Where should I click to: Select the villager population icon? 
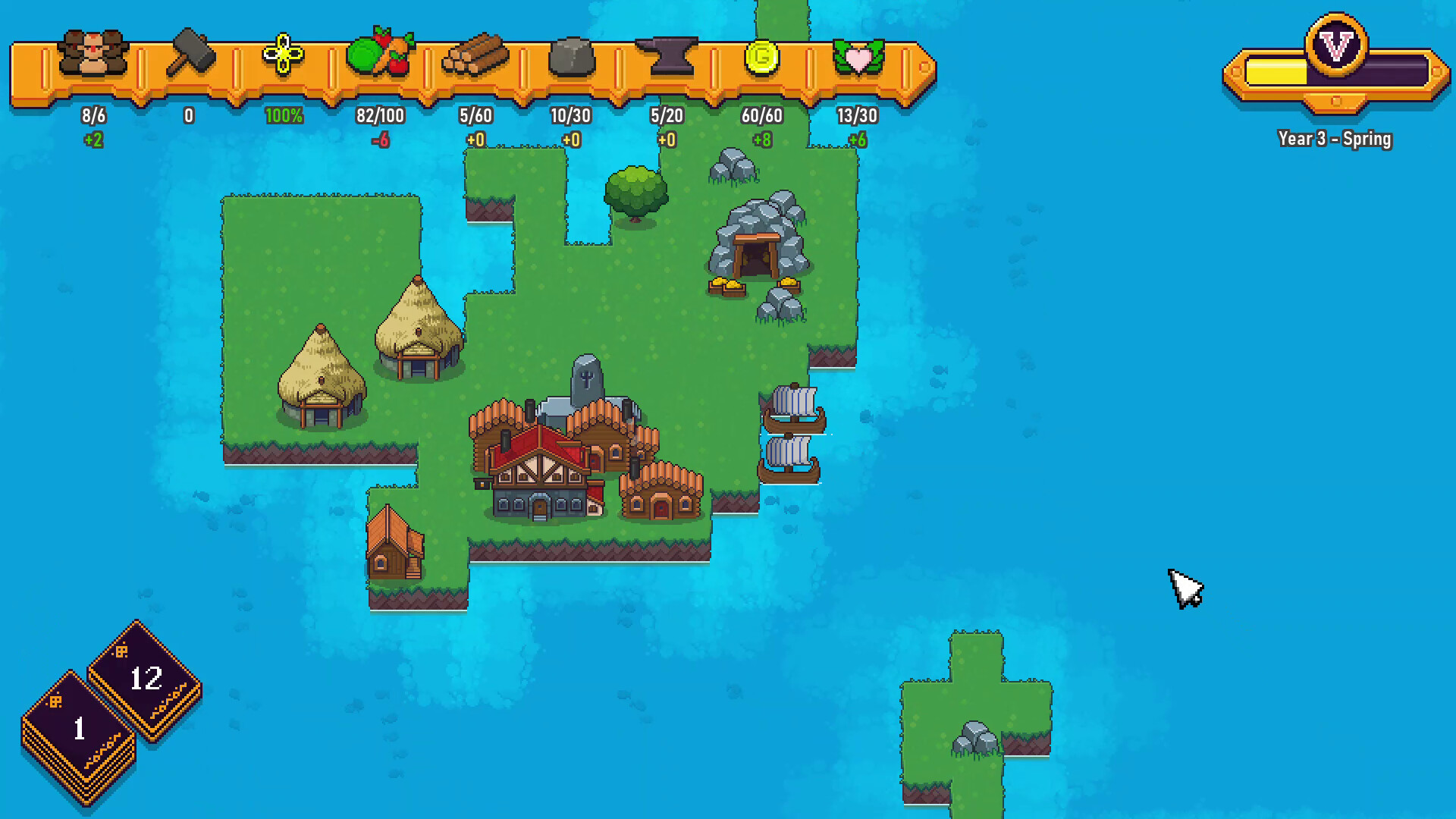(93, 55)
